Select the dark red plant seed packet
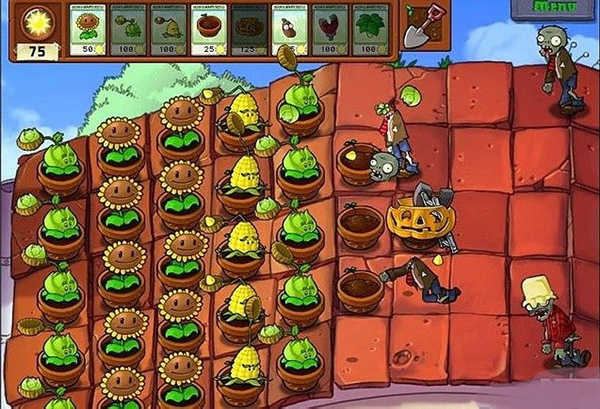600x409 pixels. tap(331, 29)
